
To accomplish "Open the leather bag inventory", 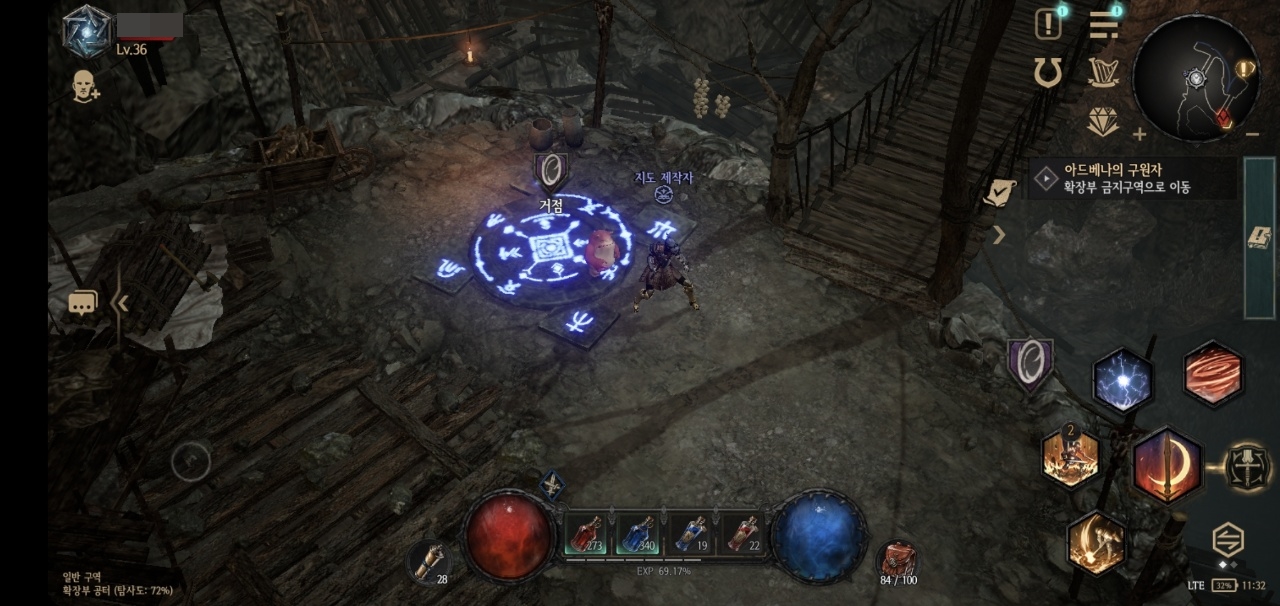I will pos(897,560).
